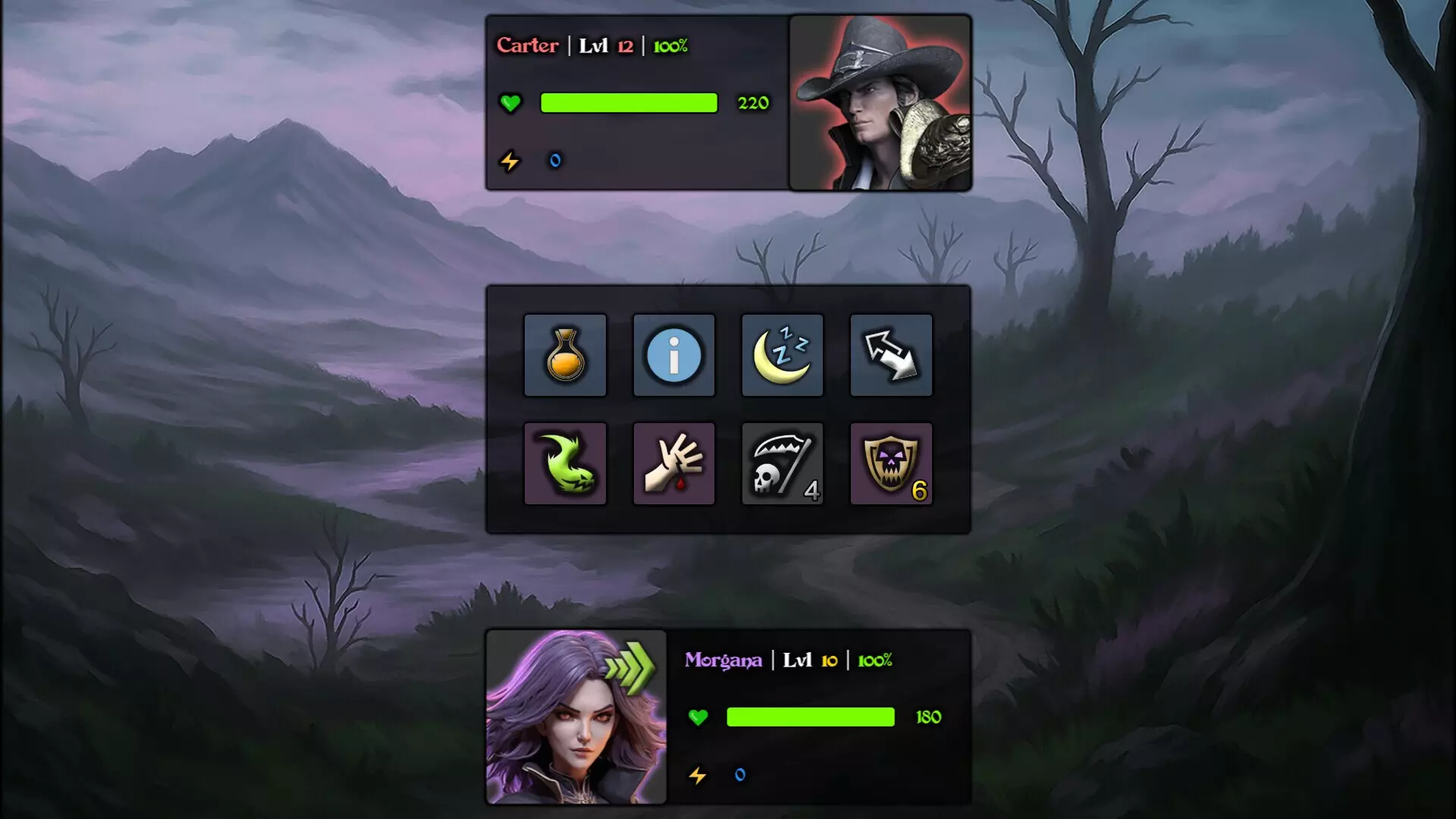Select the sleep moon action
Image resolution: width=1456 pixels, height=819 pixels.
[782, 355]
